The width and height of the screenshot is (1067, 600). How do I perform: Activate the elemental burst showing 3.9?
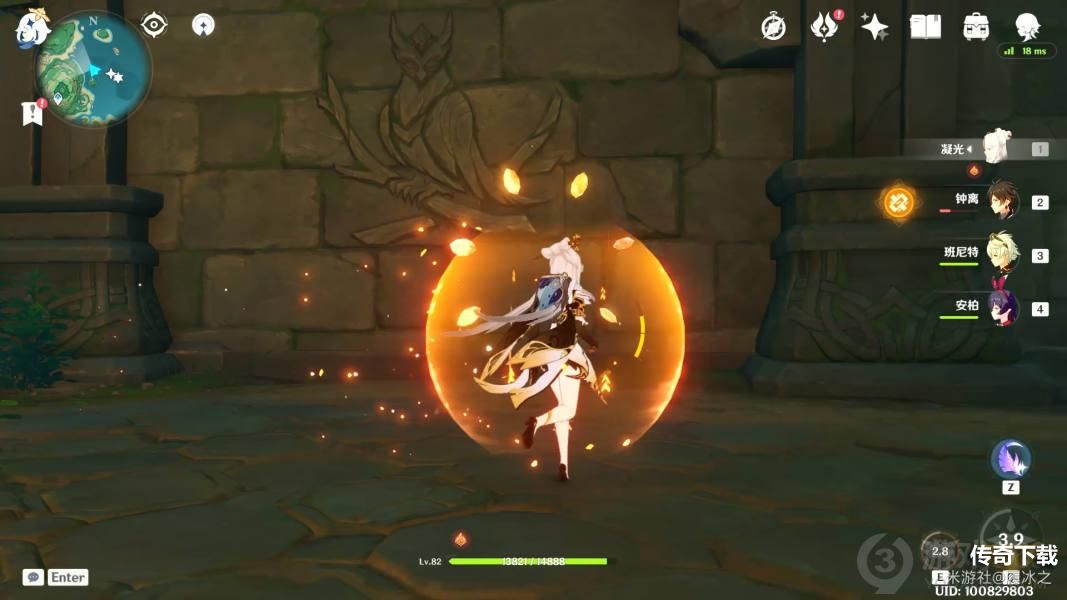click(1010, 538)
